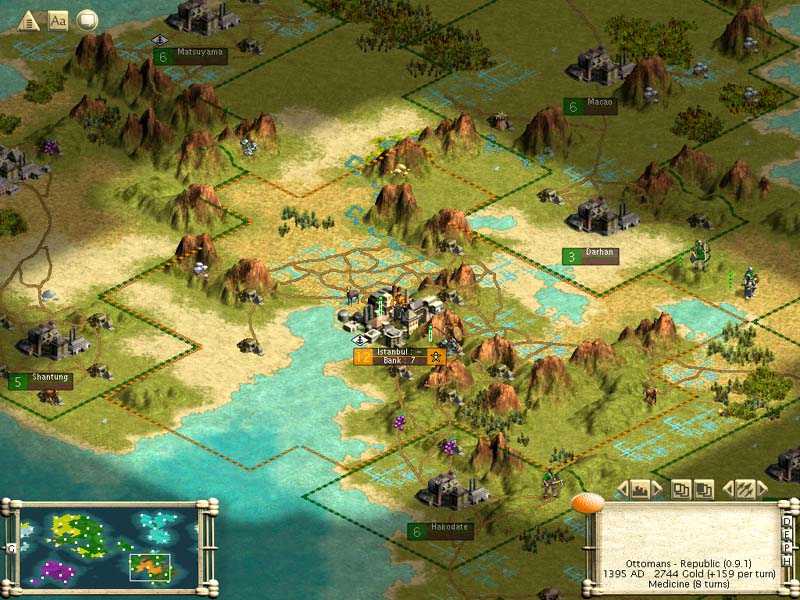The image size is (800, 600).
Task: Click the 'D' button on the info panel
Action: (x=788, y=521)
